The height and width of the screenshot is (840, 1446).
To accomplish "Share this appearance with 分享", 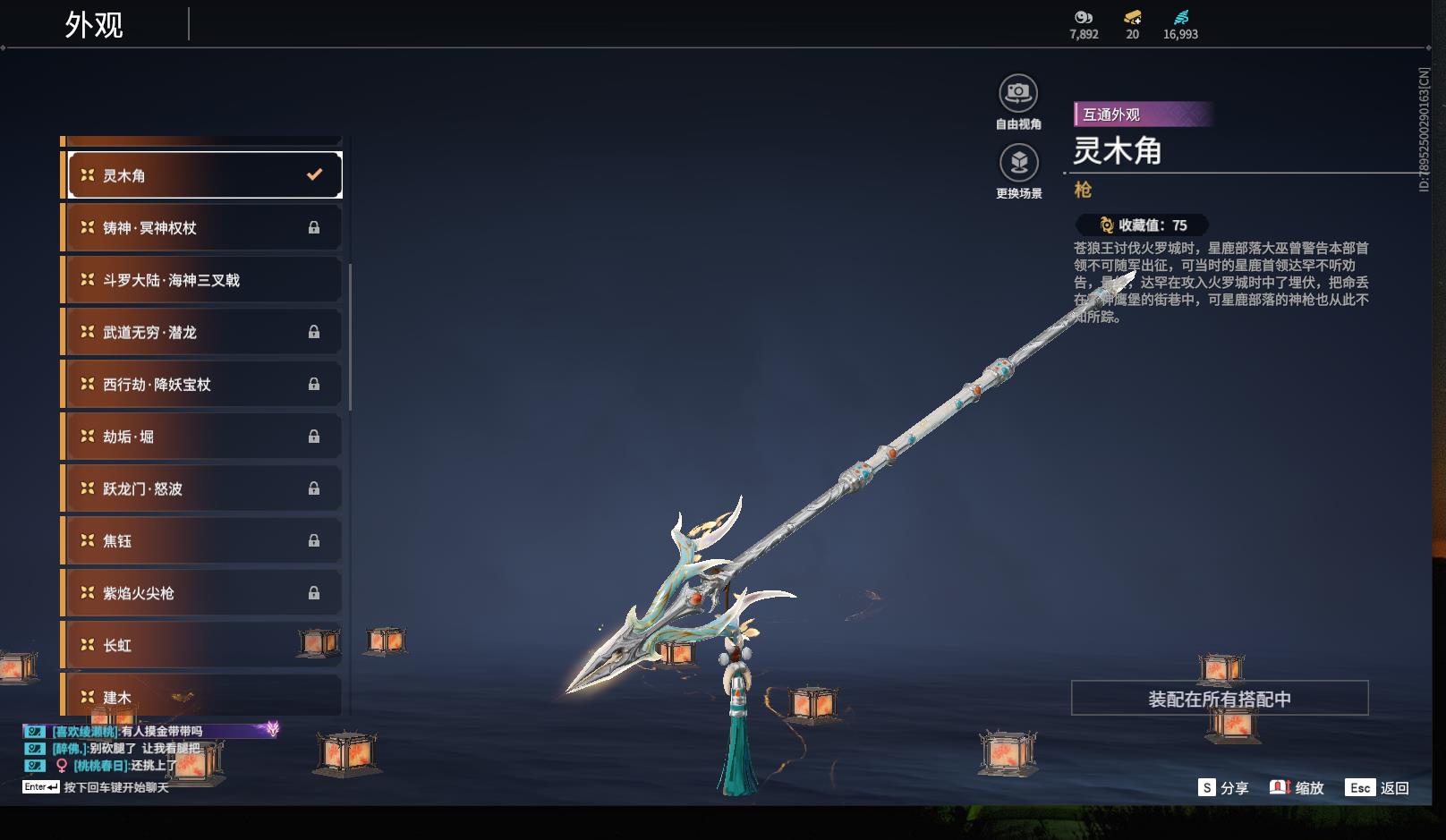I will [1223, 788].
